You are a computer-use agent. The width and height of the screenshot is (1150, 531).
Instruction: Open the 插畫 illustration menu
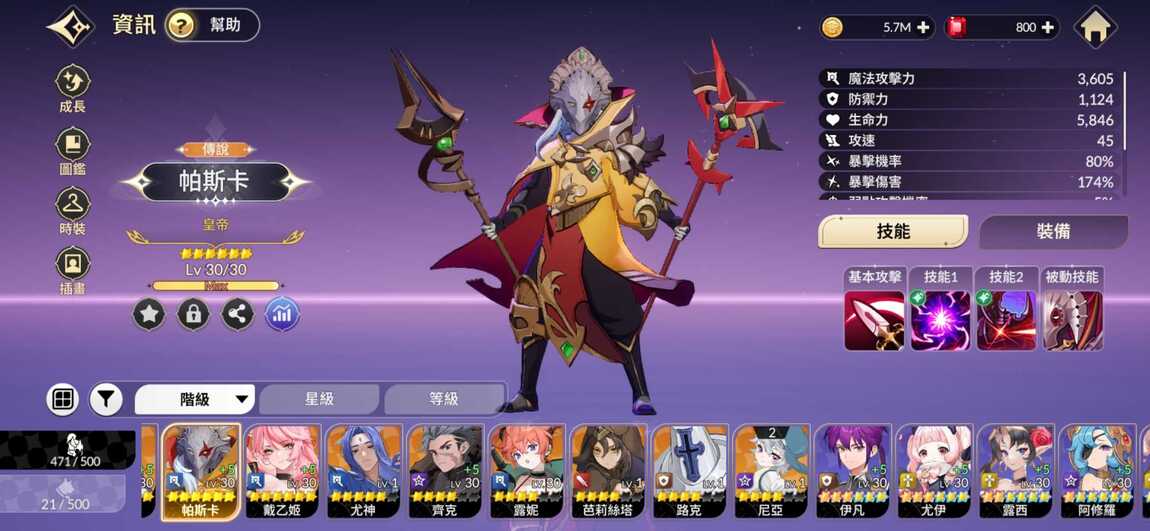point(72,271)
